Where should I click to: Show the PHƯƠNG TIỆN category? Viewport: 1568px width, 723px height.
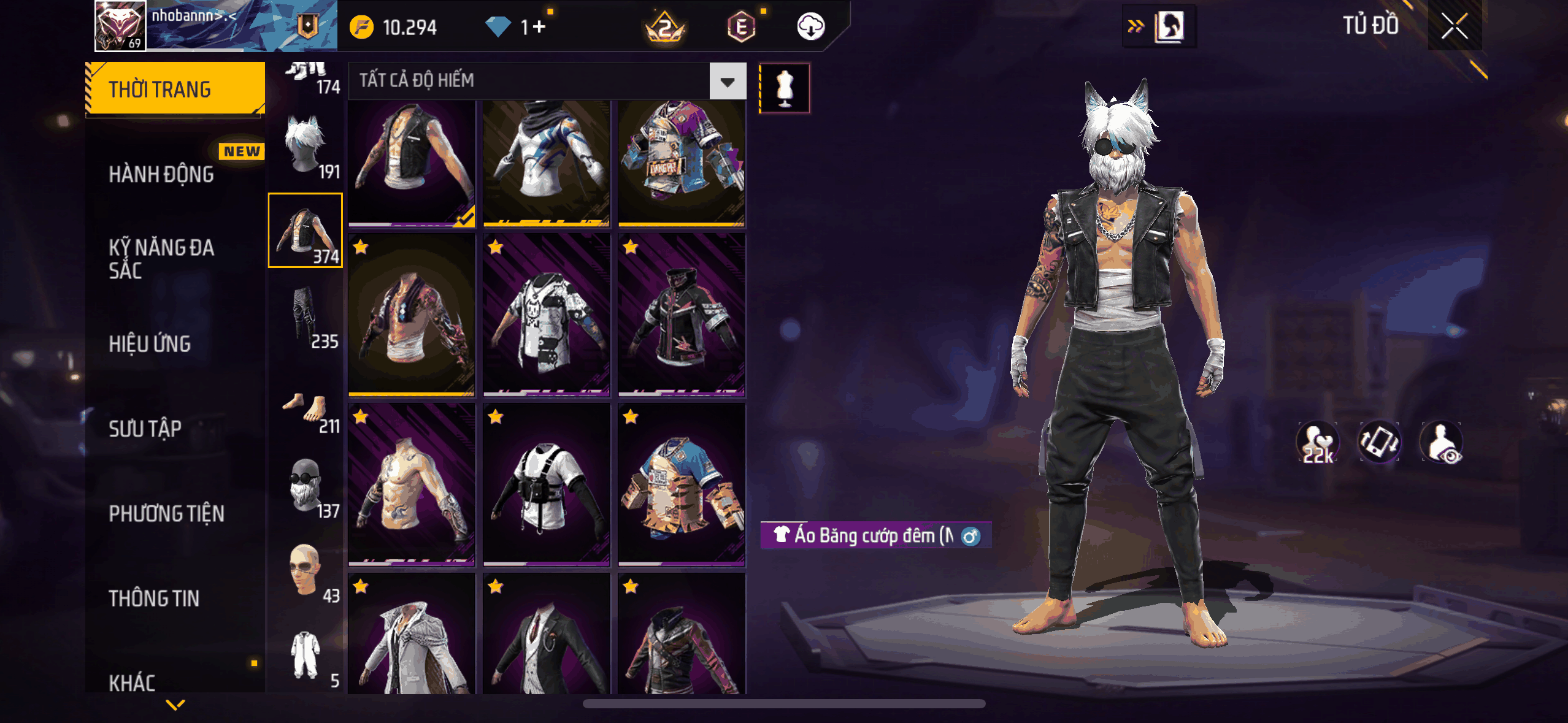(x=166, y=513)
